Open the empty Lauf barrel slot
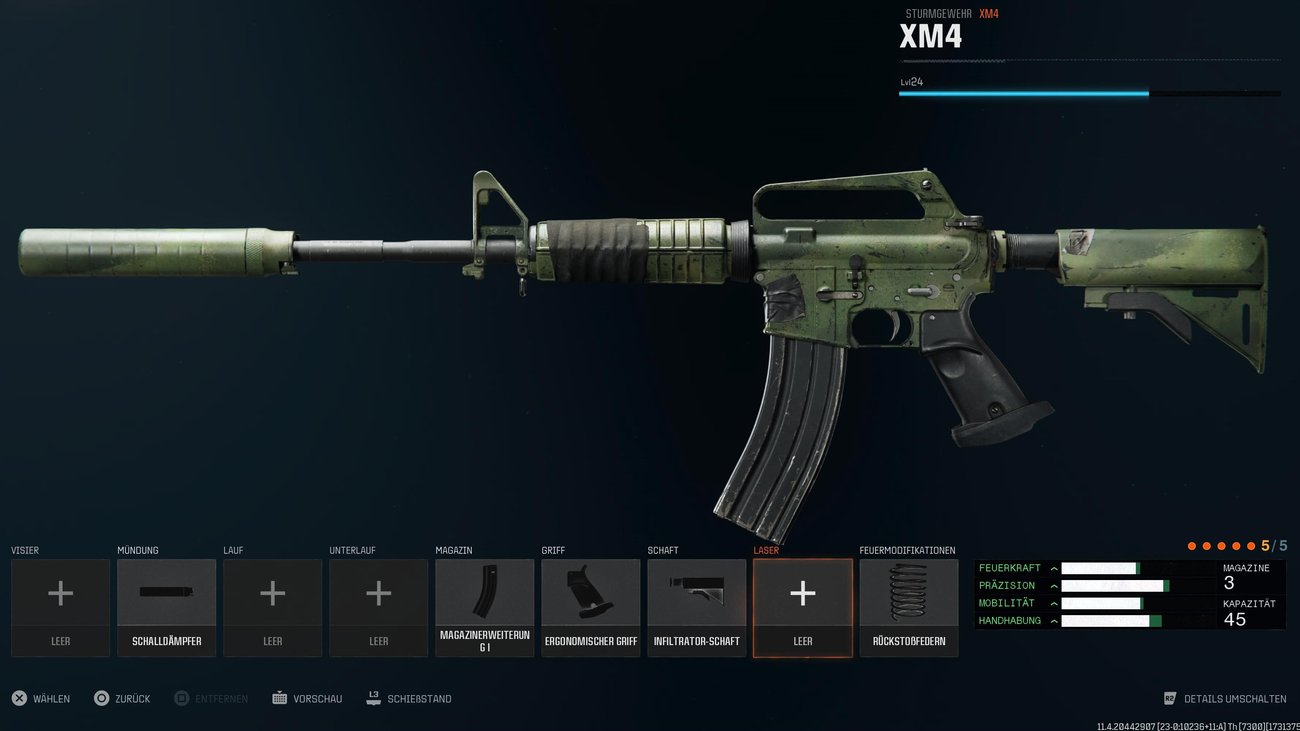 pos(272,605)
